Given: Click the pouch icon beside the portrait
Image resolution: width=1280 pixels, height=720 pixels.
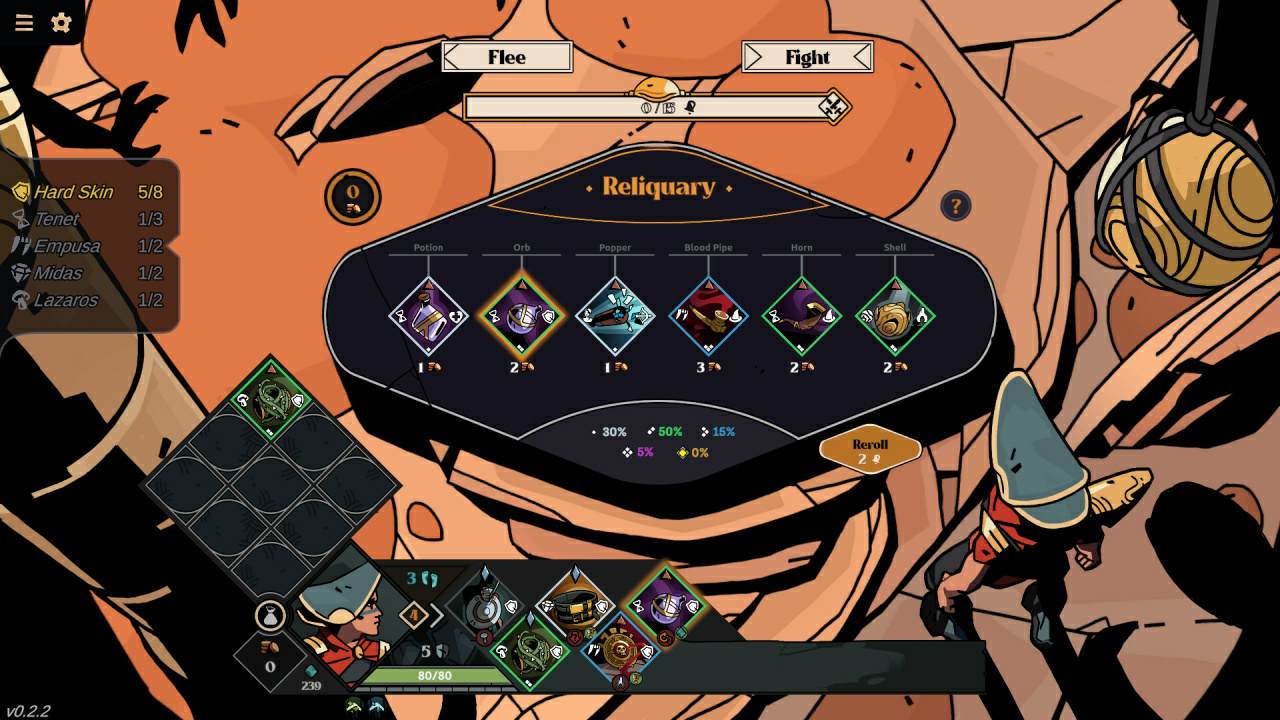Looking at the screenshot, I should click(270, 615).
